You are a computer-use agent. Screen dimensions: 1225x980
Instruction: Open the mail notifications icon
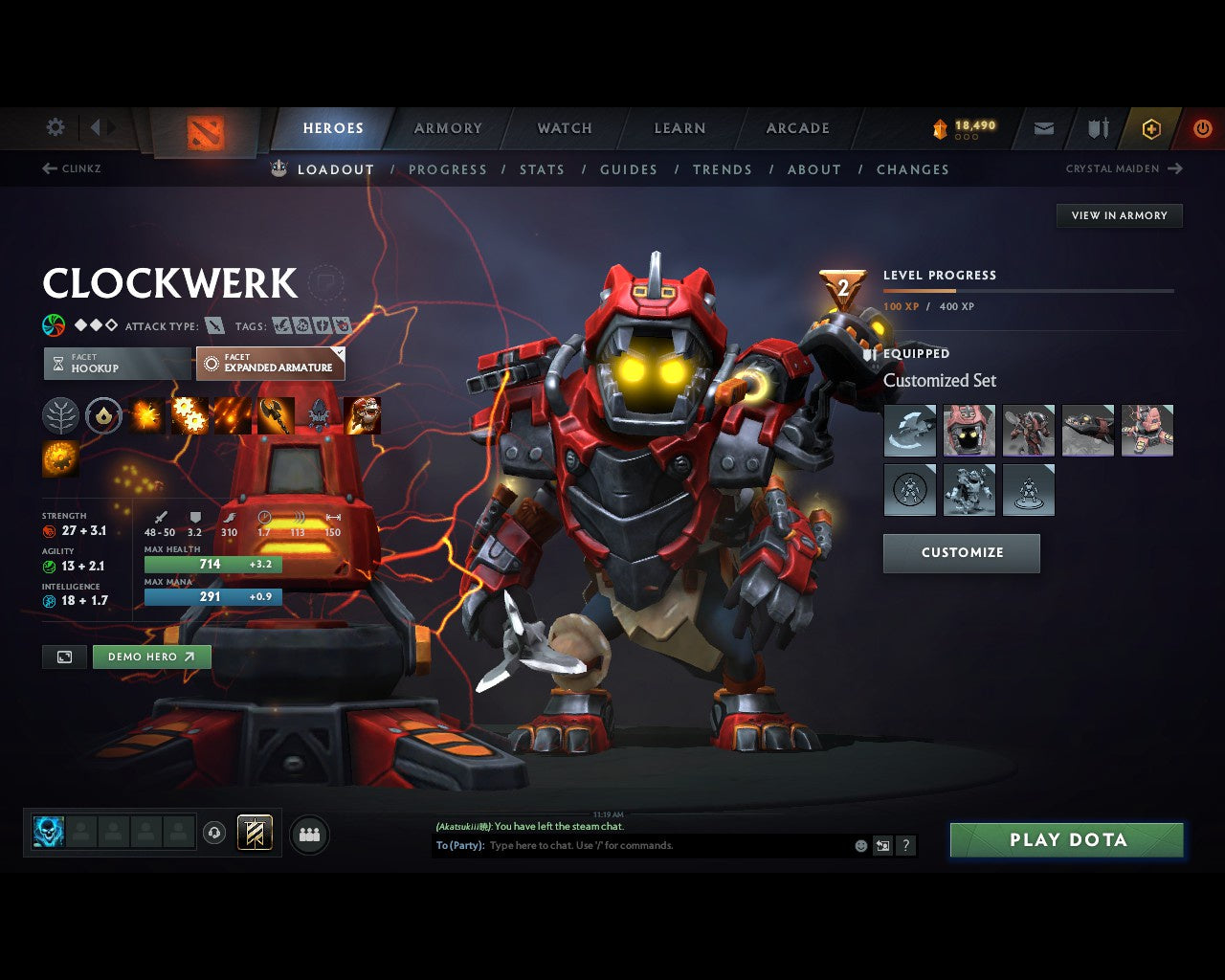coord(1042,128)
